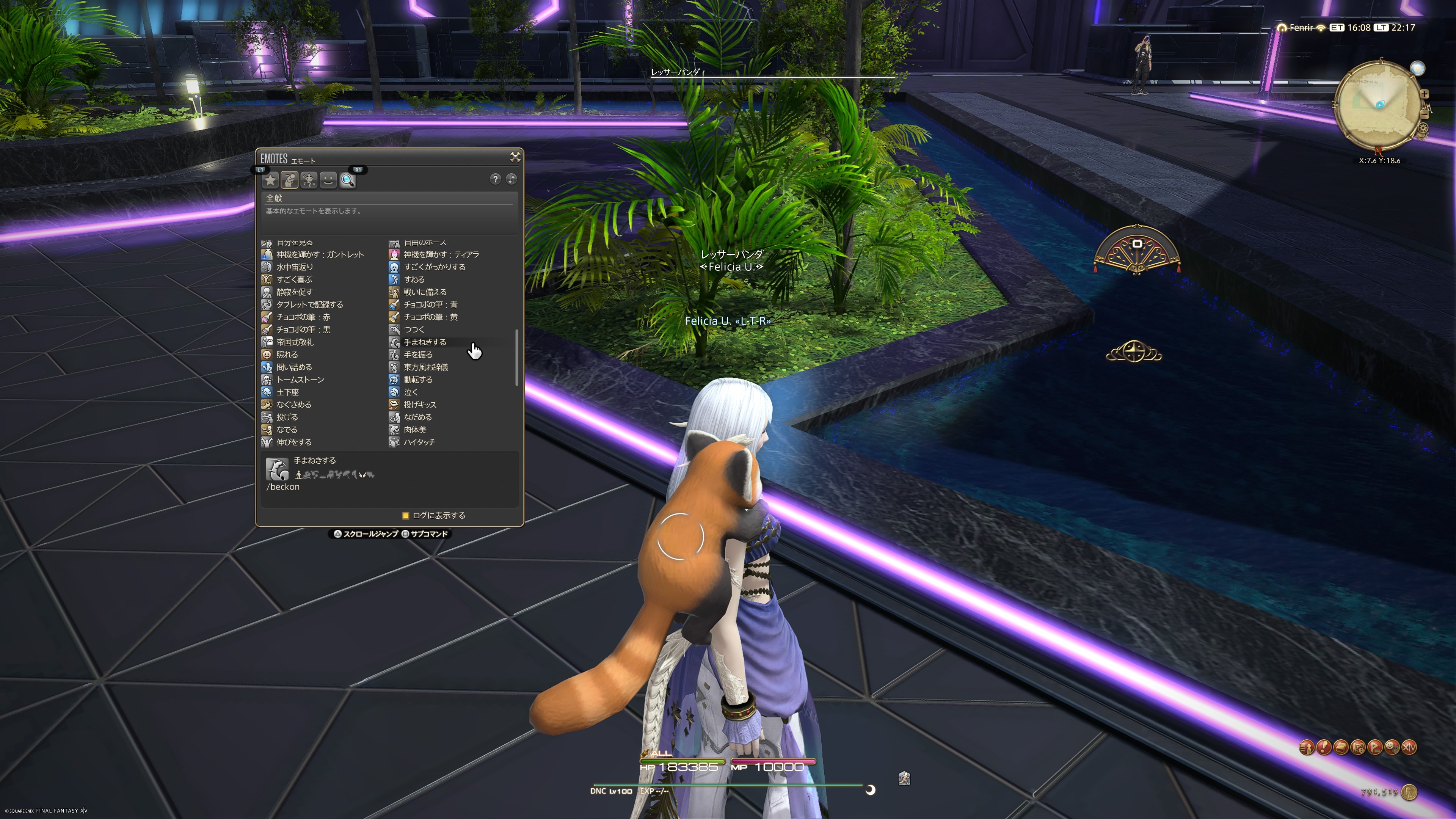The image size is (1456, 819).
Task: Select the 土下座 emote
Action: pos(287,392)
